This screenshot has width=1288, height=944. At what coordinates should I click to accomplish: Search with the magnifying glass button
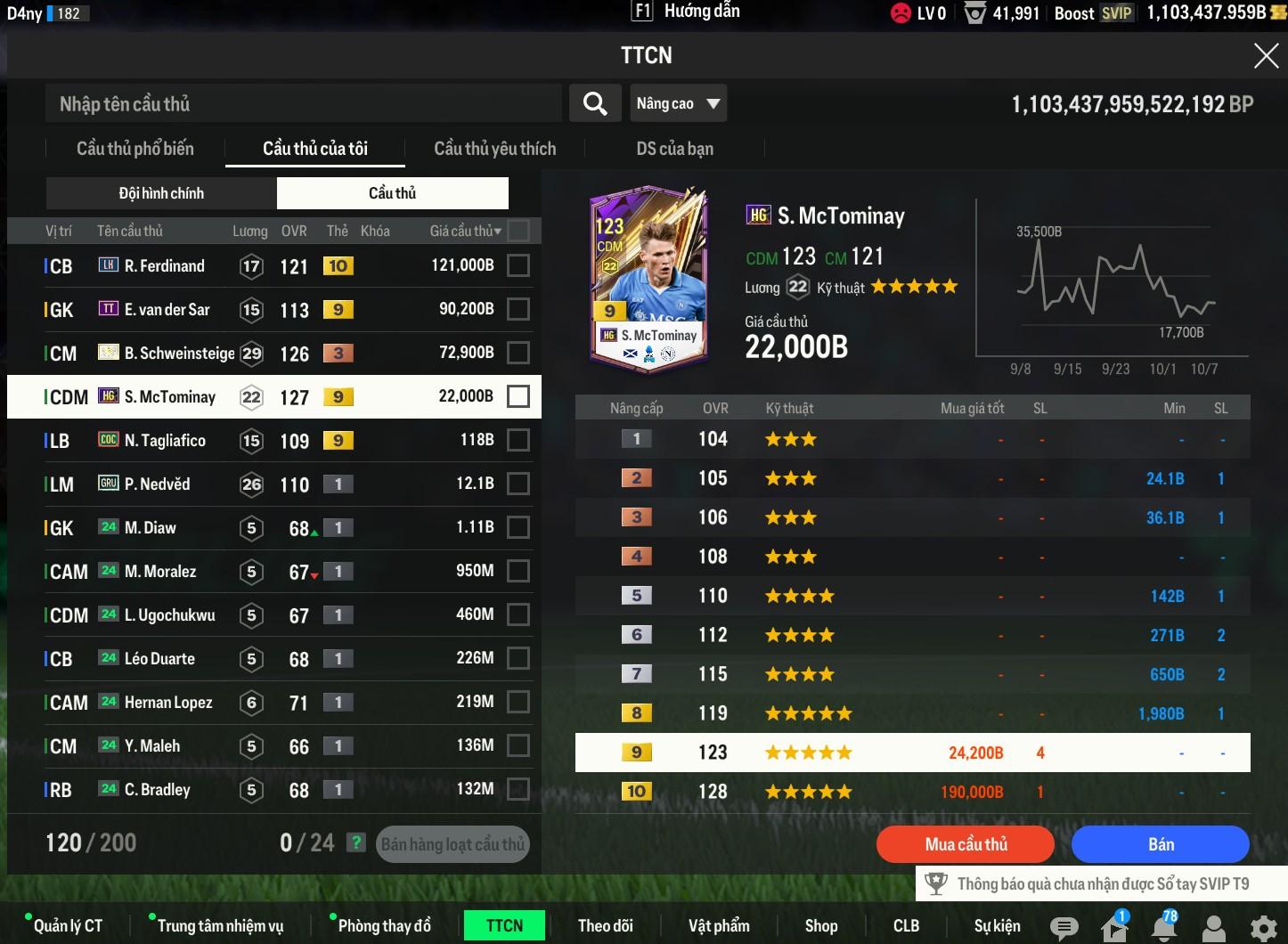[x=595, y=104]
